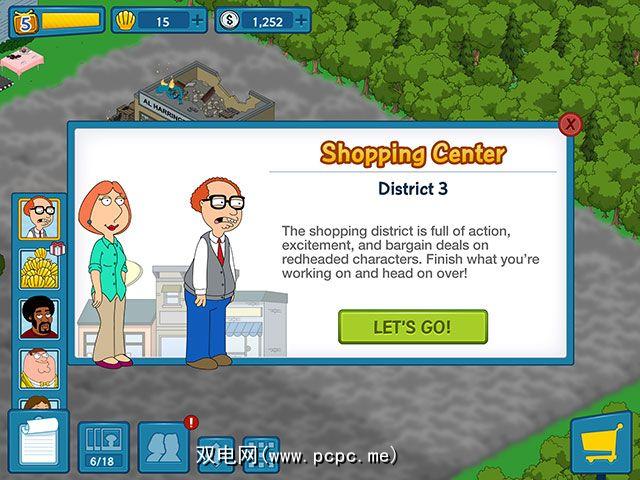Select Peter Griffin's quest portrait
The height and width of the screenshot is (480, 640).
point(39,367)
